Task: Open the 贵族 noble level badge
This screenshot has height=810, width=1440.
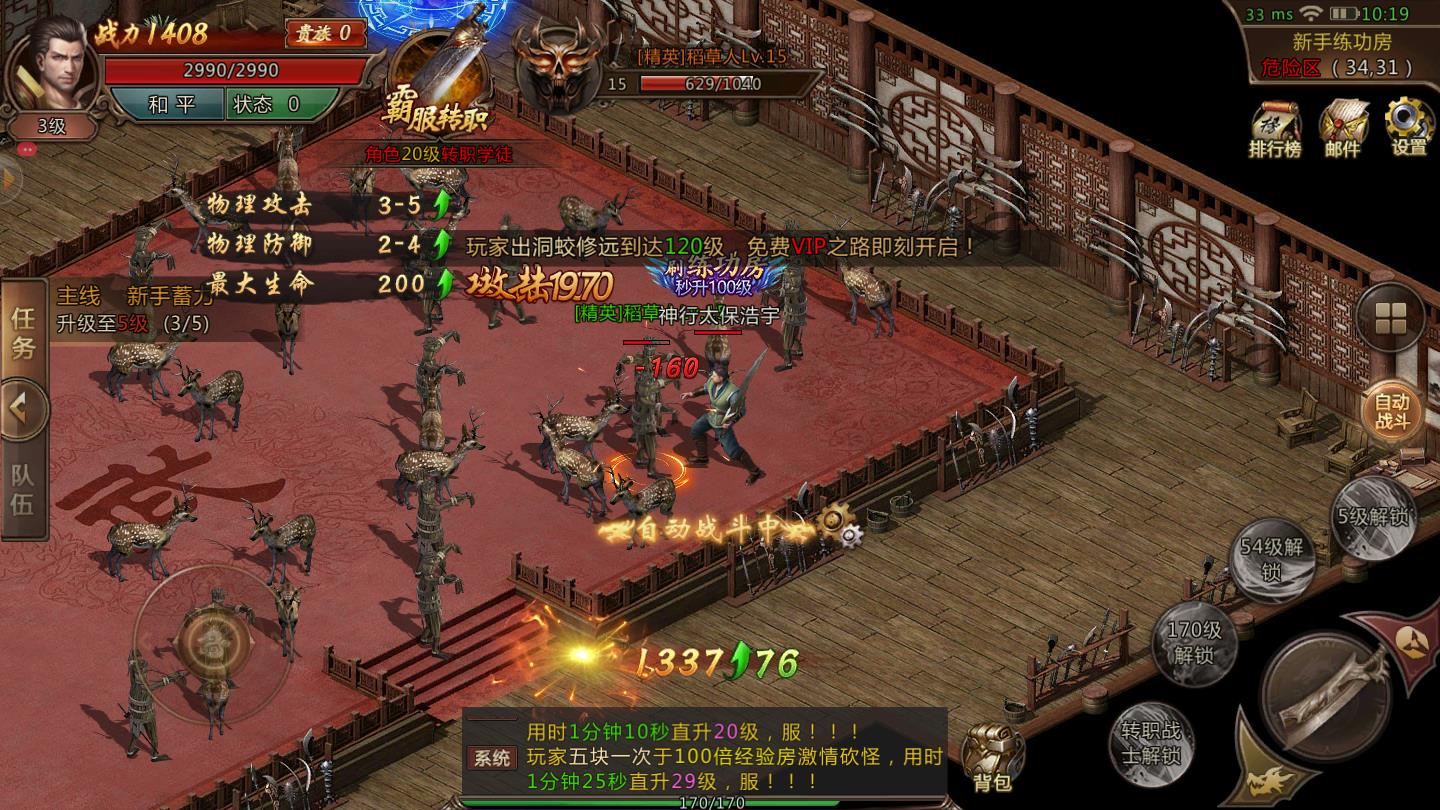Action: tap(324, 33)
